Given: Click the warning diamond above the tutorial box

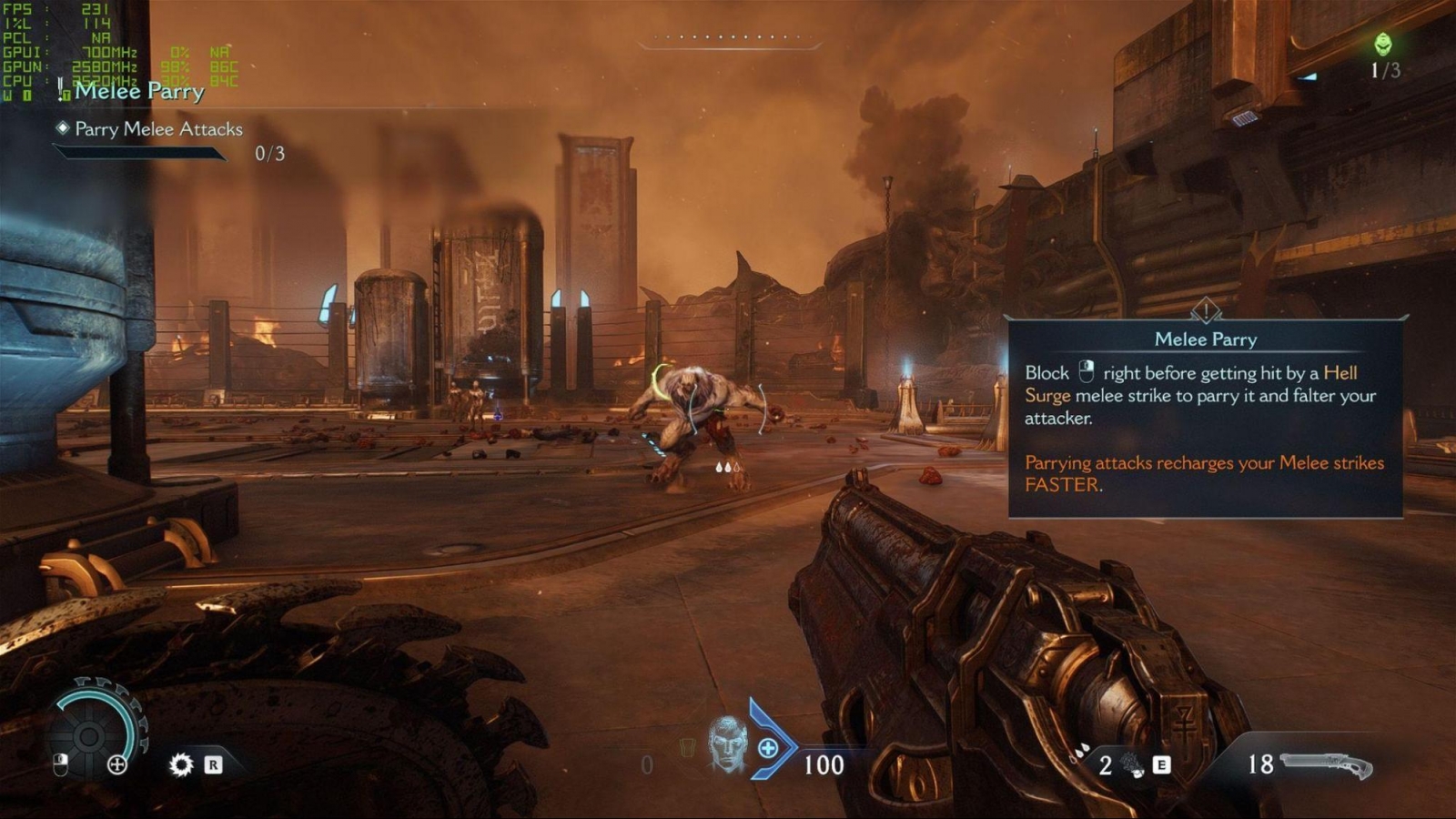Looking at the screenshot, I should click(x=1206, y=311).
